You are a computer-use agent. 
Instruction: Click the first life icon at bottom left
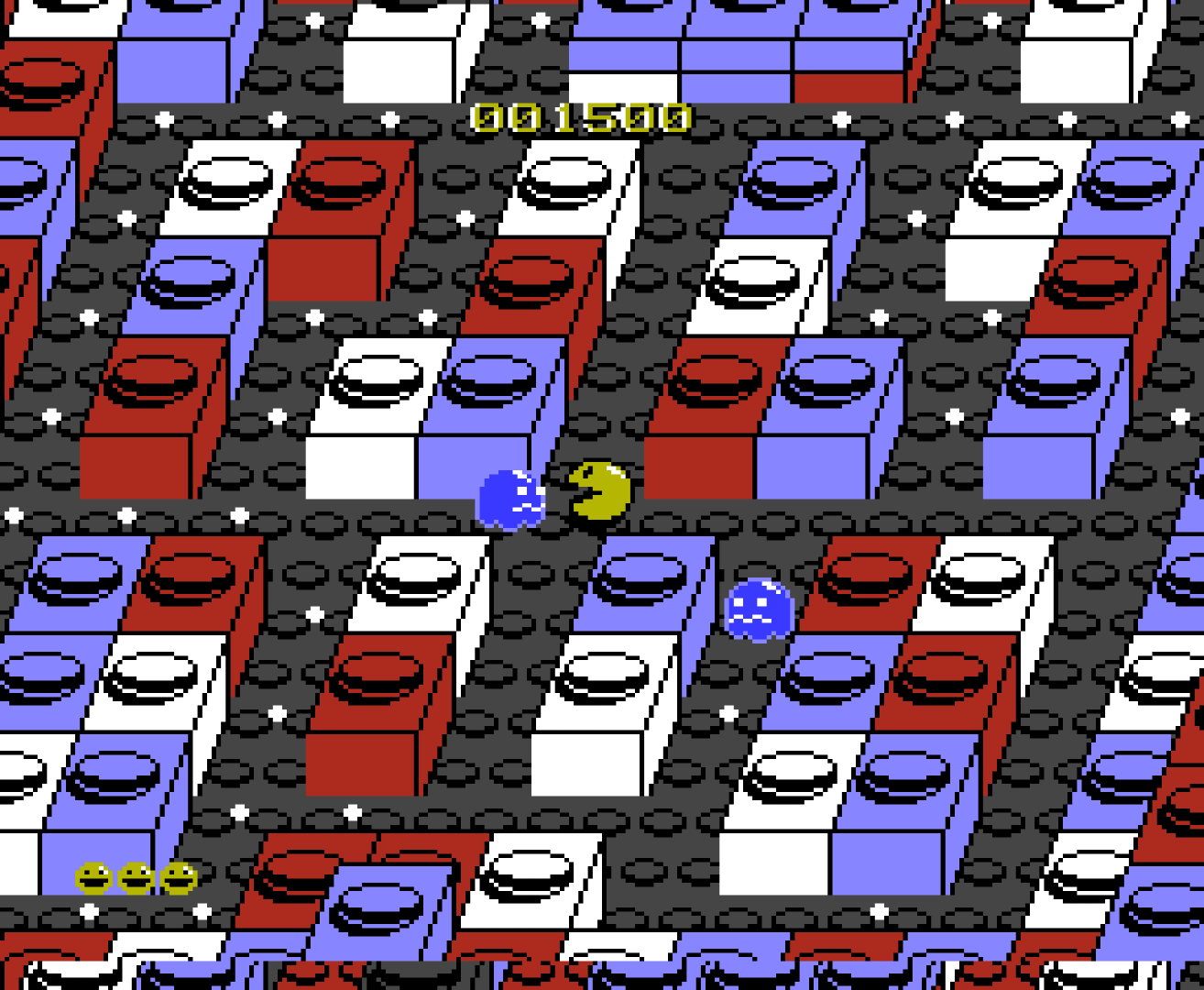[x=94, y=877]
